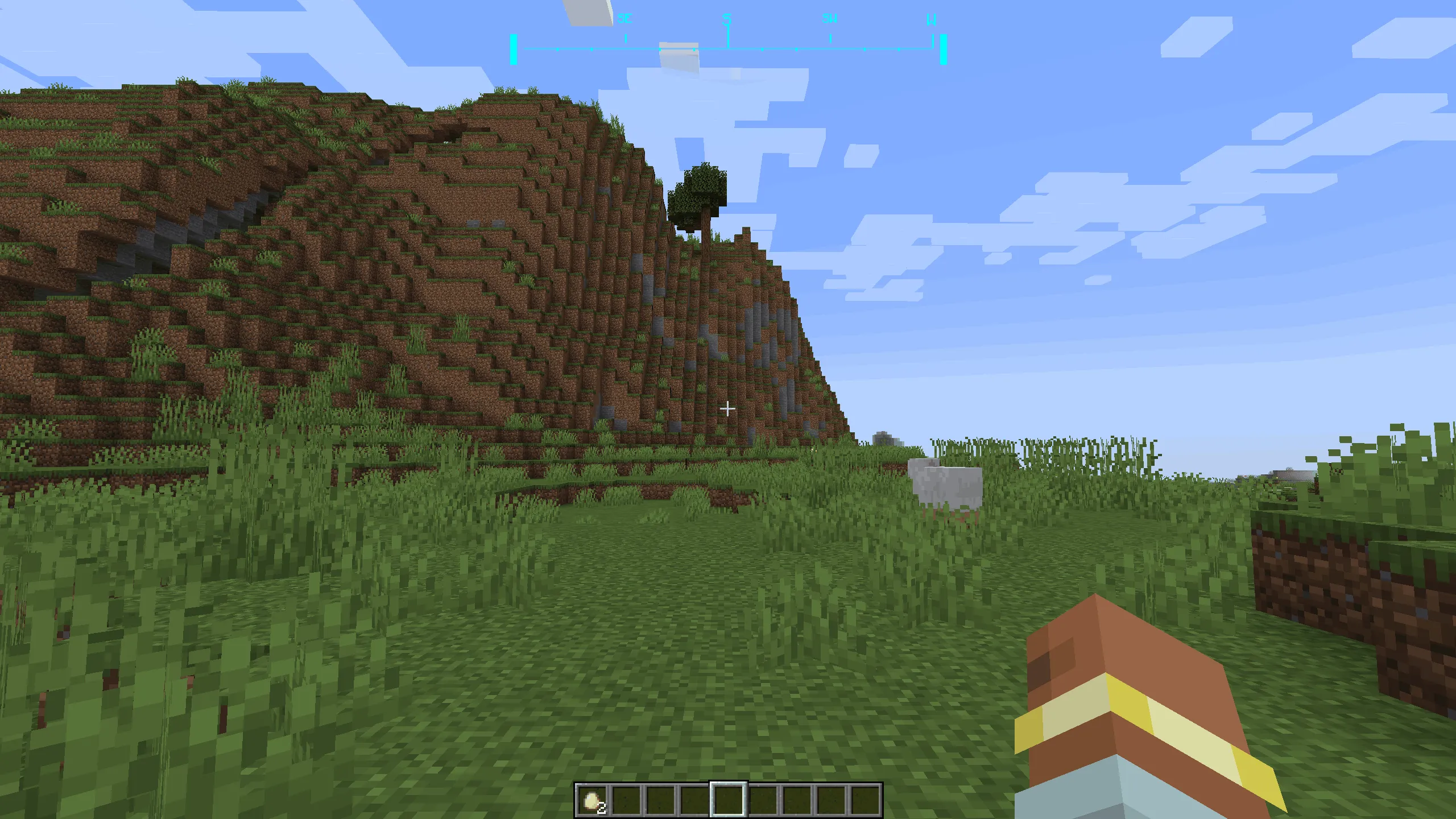
Task: Click the S marker on the compass HUD
Action: pos(727,19)
